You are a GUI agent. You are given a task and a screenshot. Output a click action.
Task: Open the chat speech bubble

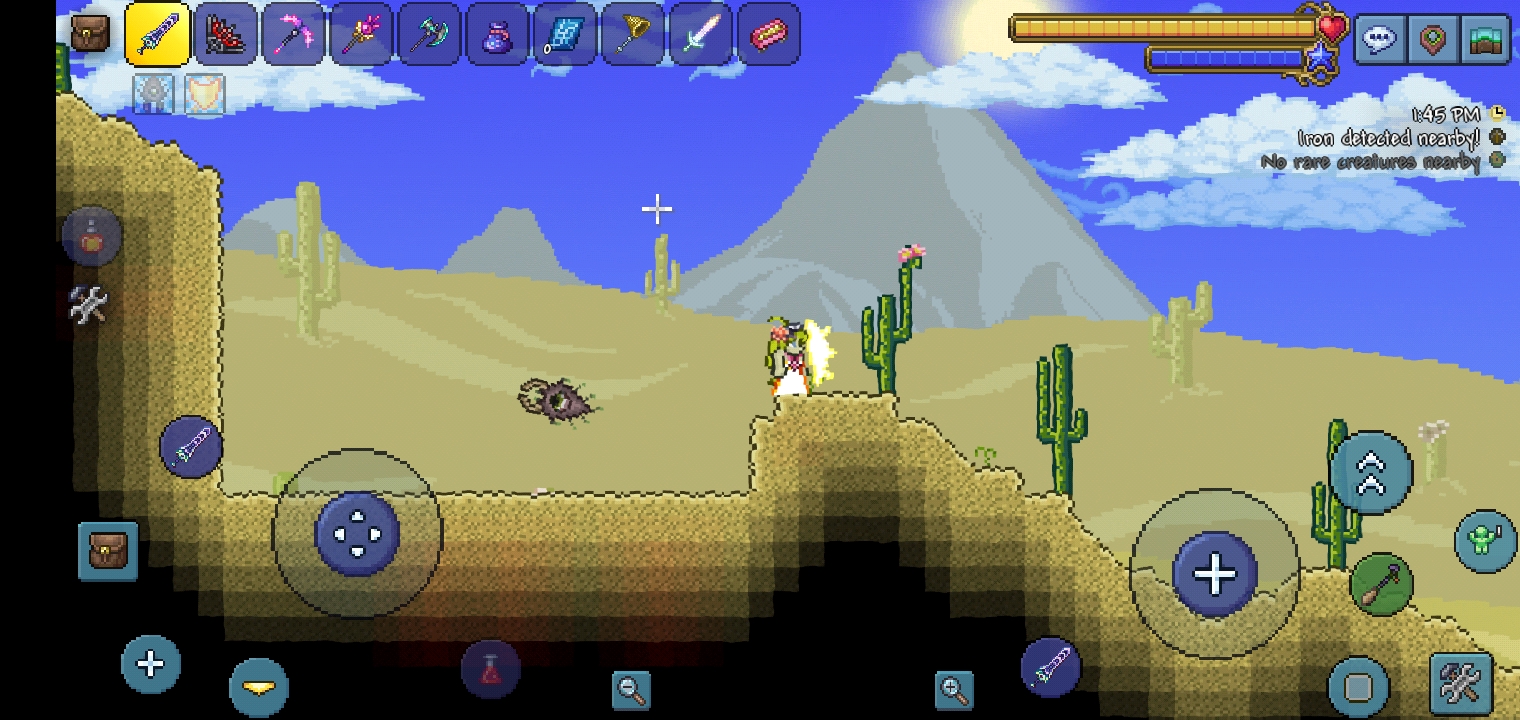coord(1380,41)
